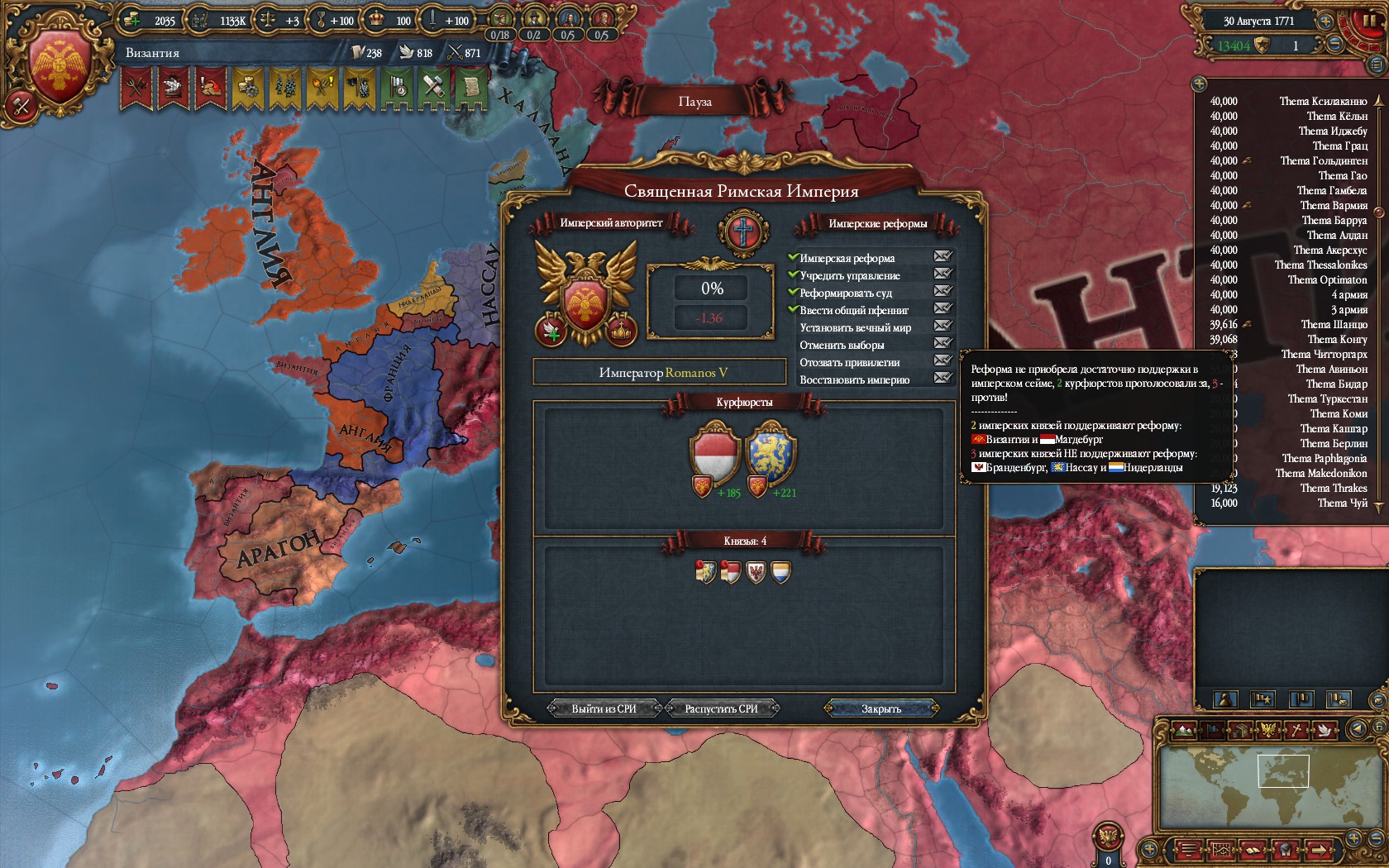This screenshot has height=868, width=1389.
Task: Select Thema Авиньон in the outliner
Action: coord(1331,369)
